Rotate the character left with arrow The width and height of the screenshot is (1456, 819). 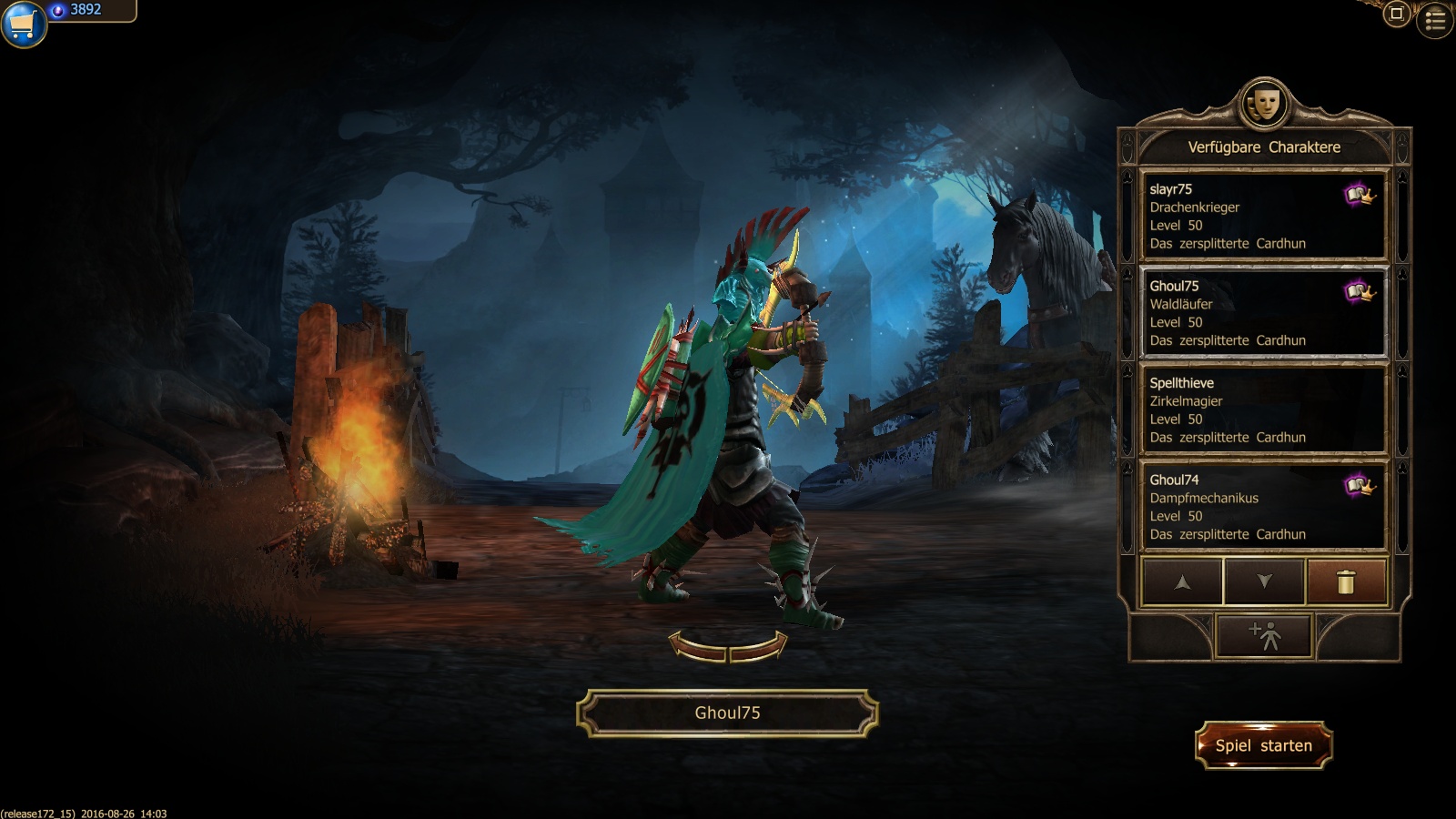point(696,646)
